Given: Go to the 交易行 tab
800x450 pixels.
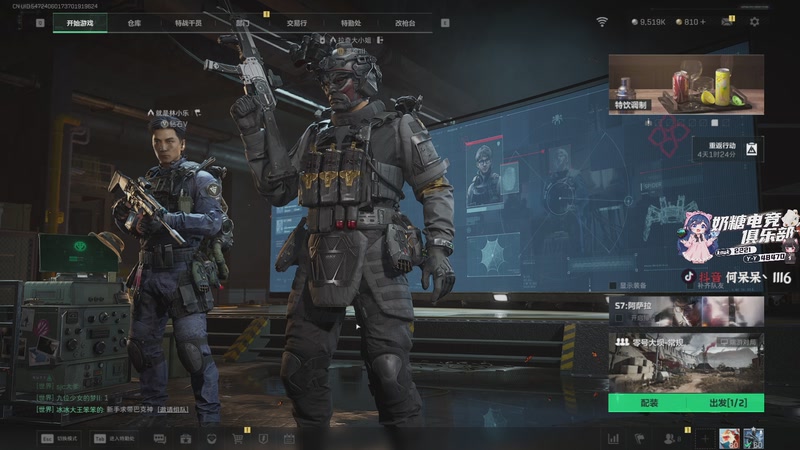Looking at the screenshot, I should [297, 22].
